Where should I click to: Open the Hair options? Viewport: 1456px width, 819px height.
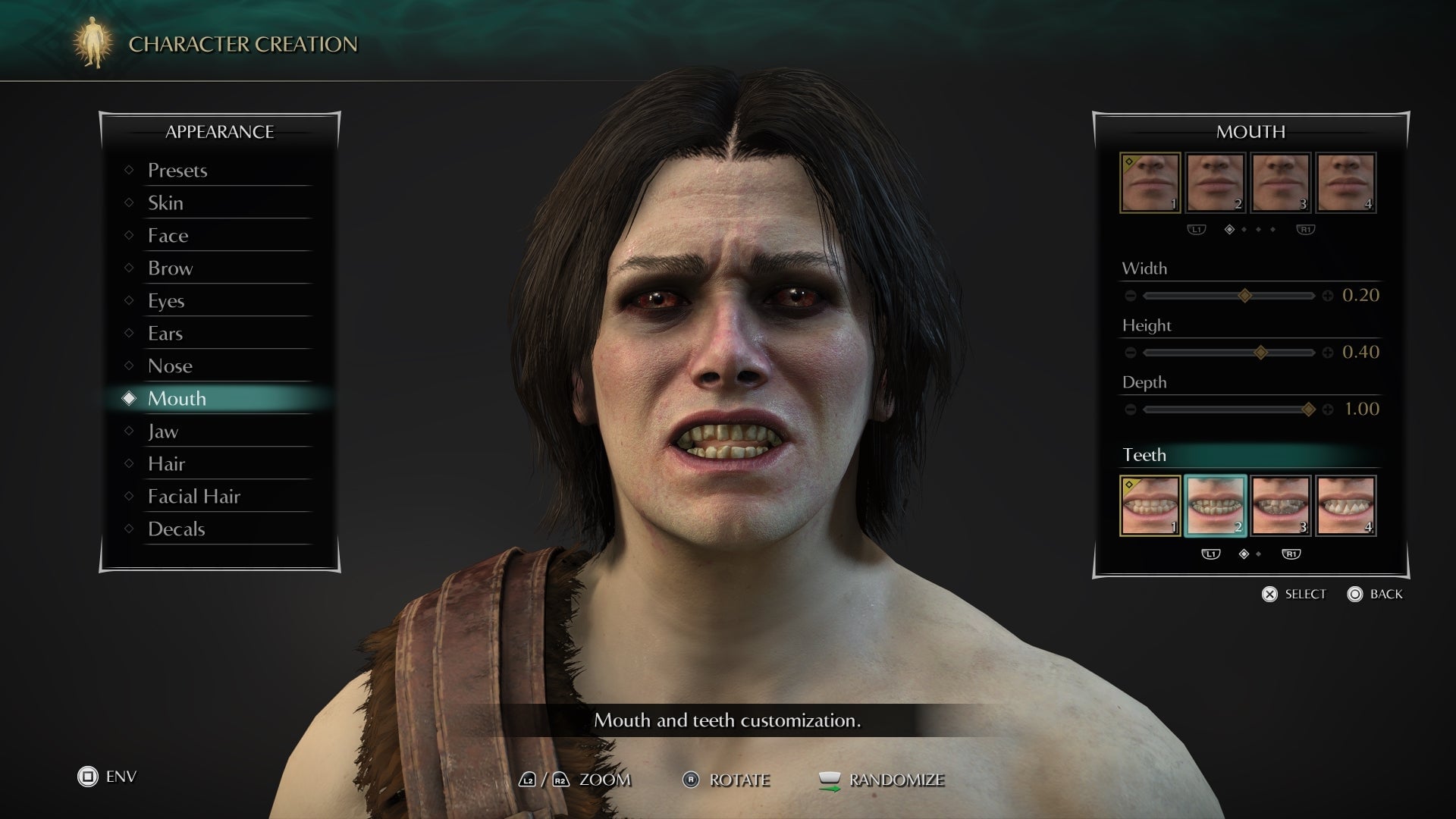coord(166,464)
